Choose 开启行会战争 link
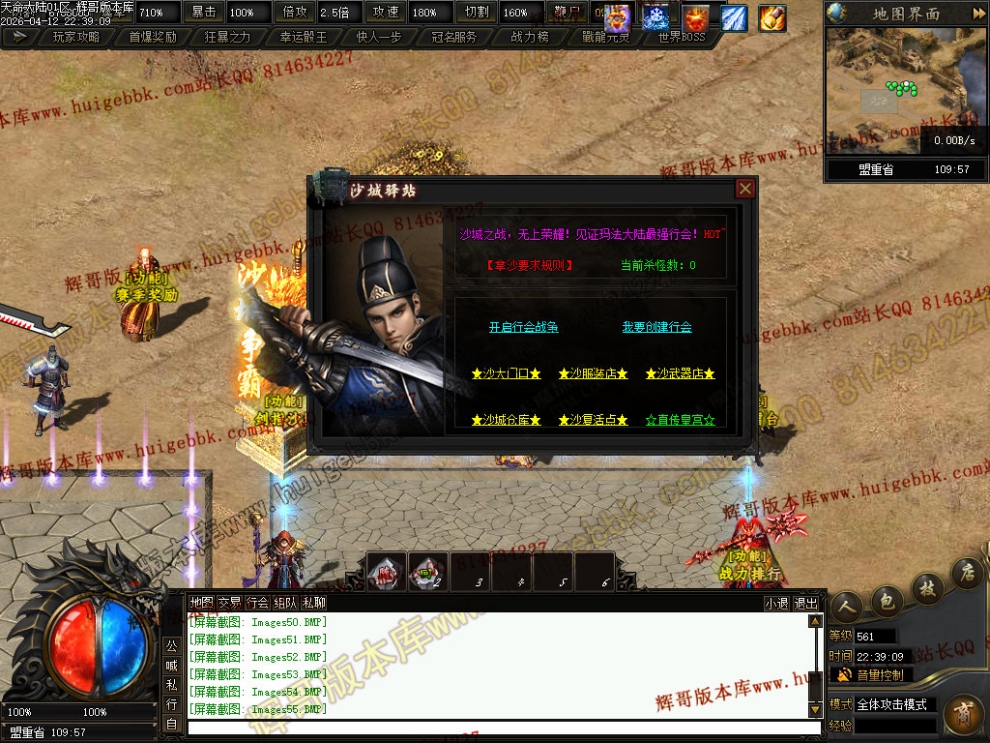Screen dimensions: 990x743 click(x=523, y=327)
